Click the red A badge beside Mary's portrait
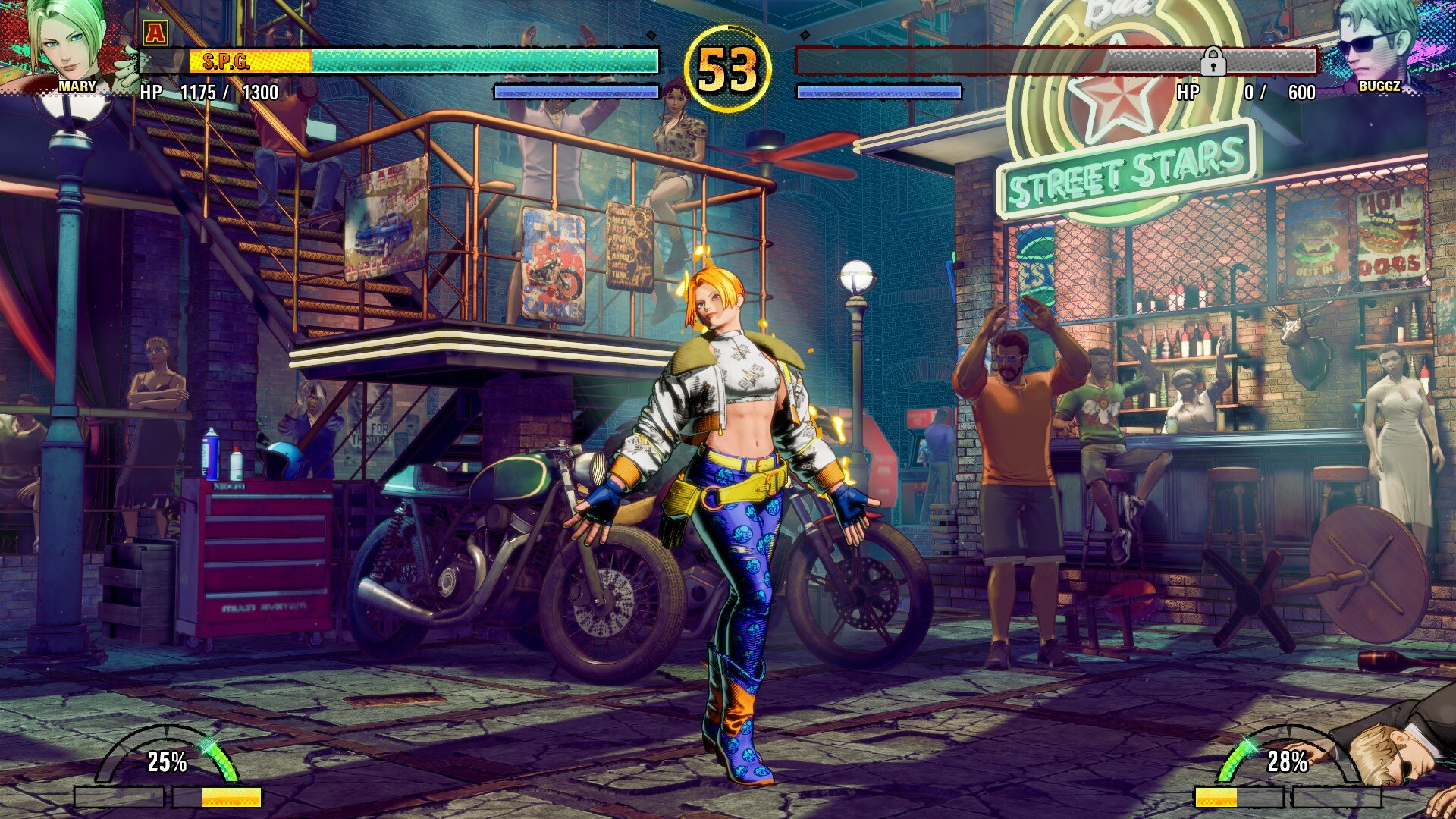This screenshot has width=1456, height=819. tap(155, 32)
